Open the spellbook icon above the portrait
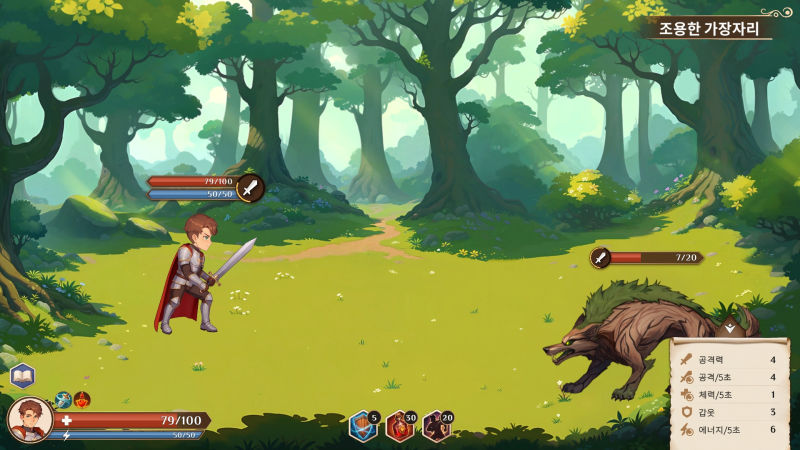 (22, 376)
